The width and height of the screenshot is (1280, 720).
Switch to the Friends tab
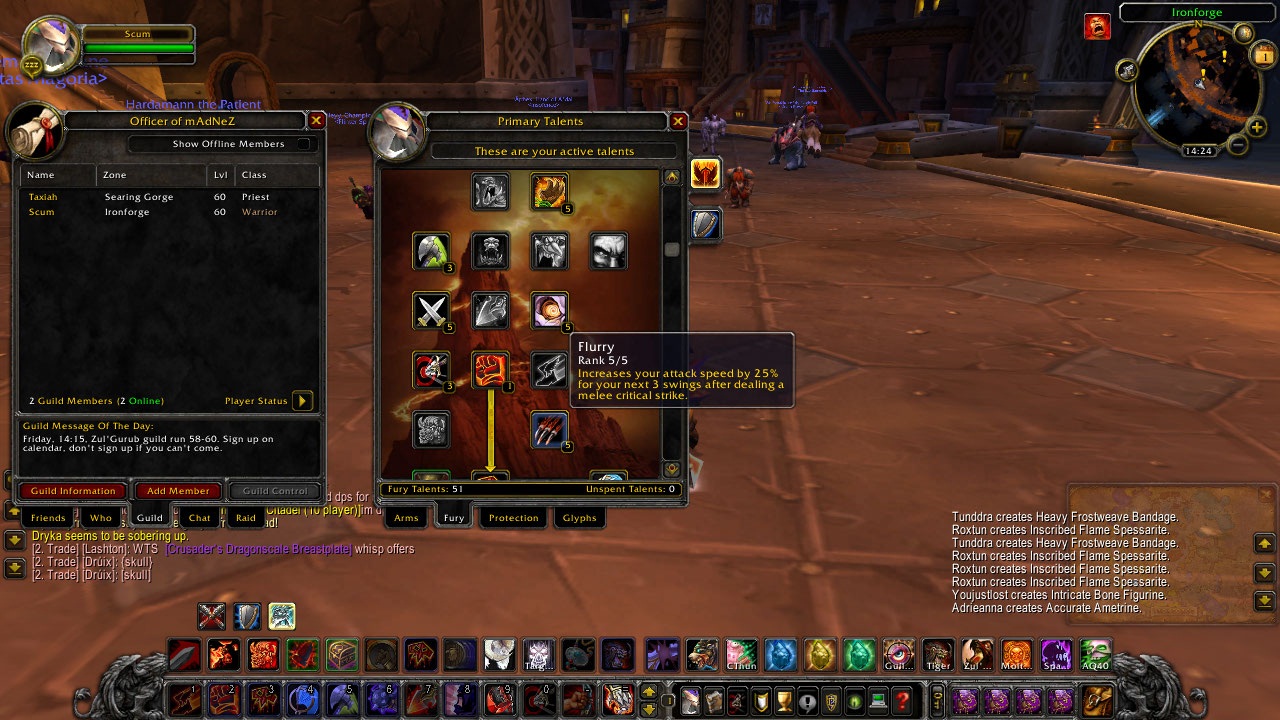(48, 518)
